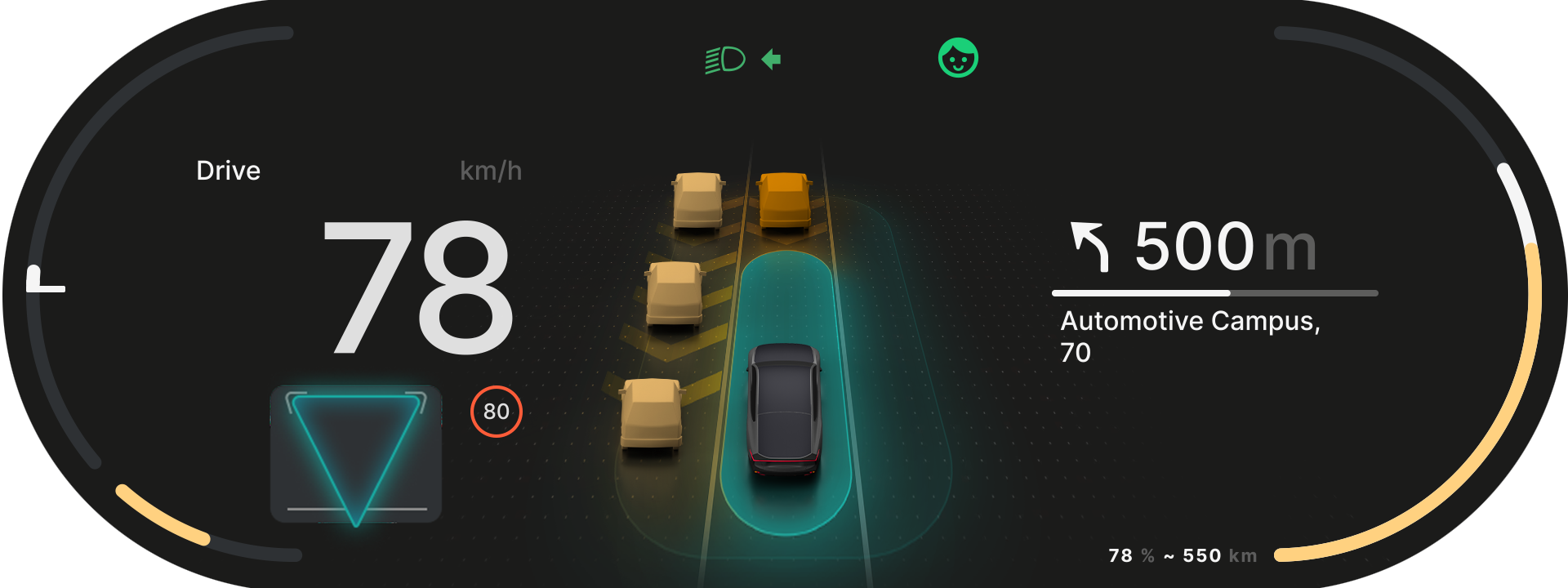The image size is (1568, 588).
Task: Click the left turn signal arrow indicator
Action: coord(771,58)
